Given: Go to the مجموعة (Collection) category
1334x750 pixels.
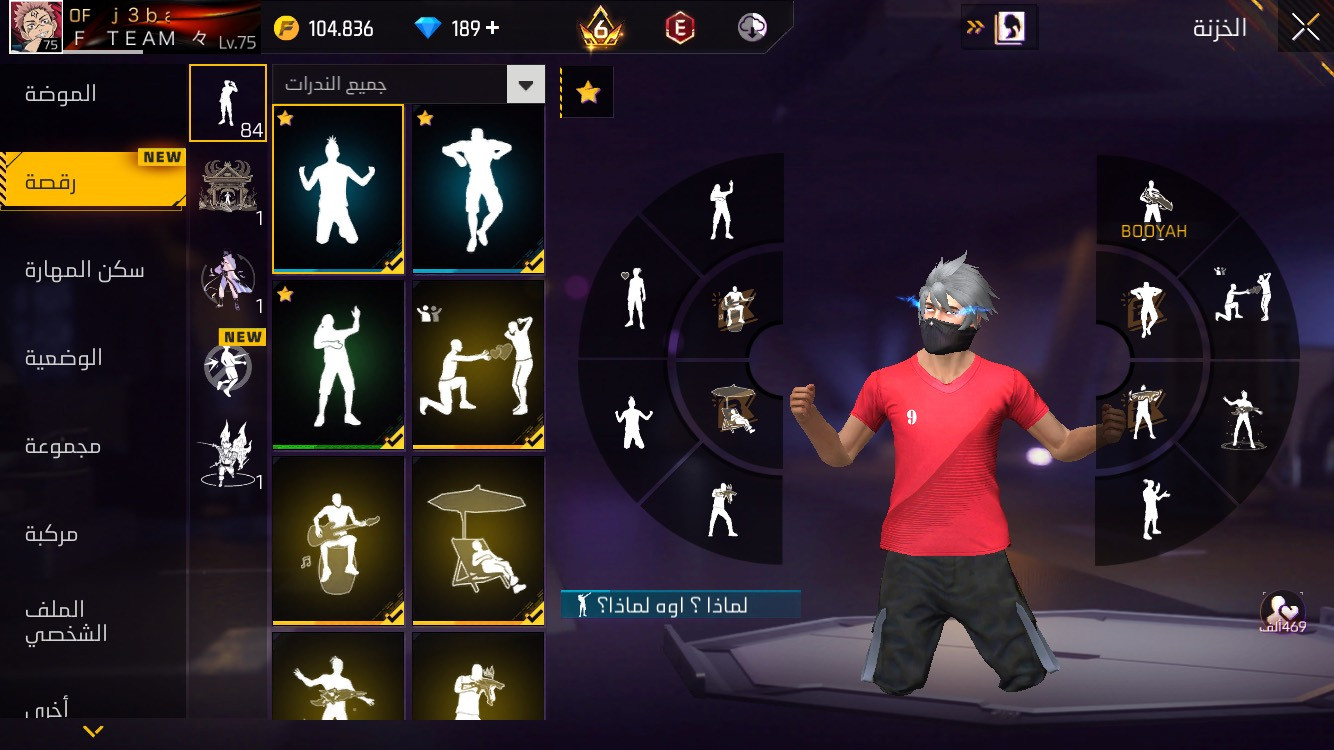Looking at the screenshot, I should pyautogui.click(x=63, y=446).
